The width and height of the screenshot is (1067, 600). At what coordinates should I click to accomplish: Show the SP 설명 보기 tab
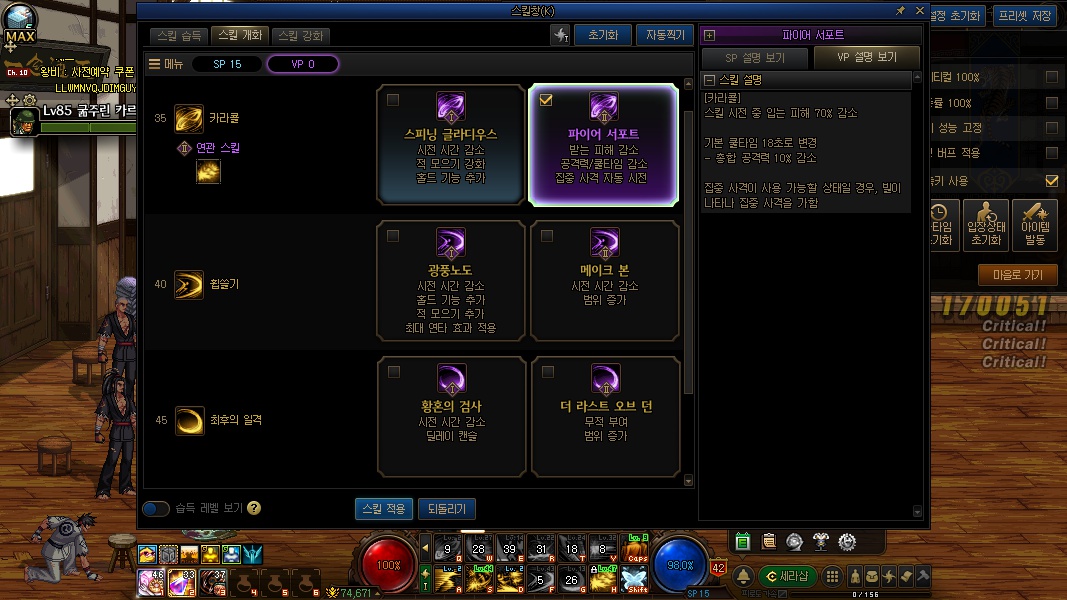point(754,58)
